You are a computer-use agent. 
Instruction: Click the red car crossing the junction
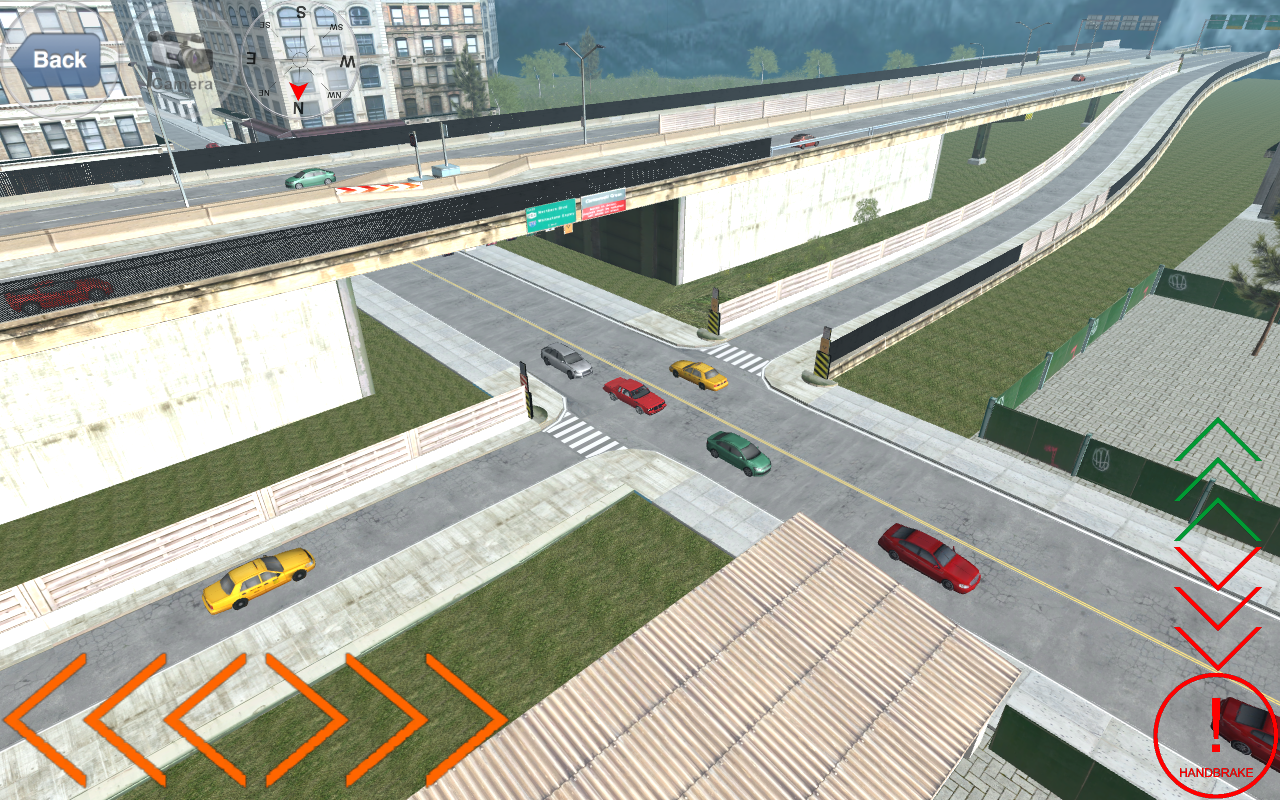click(x=634, y=396)
